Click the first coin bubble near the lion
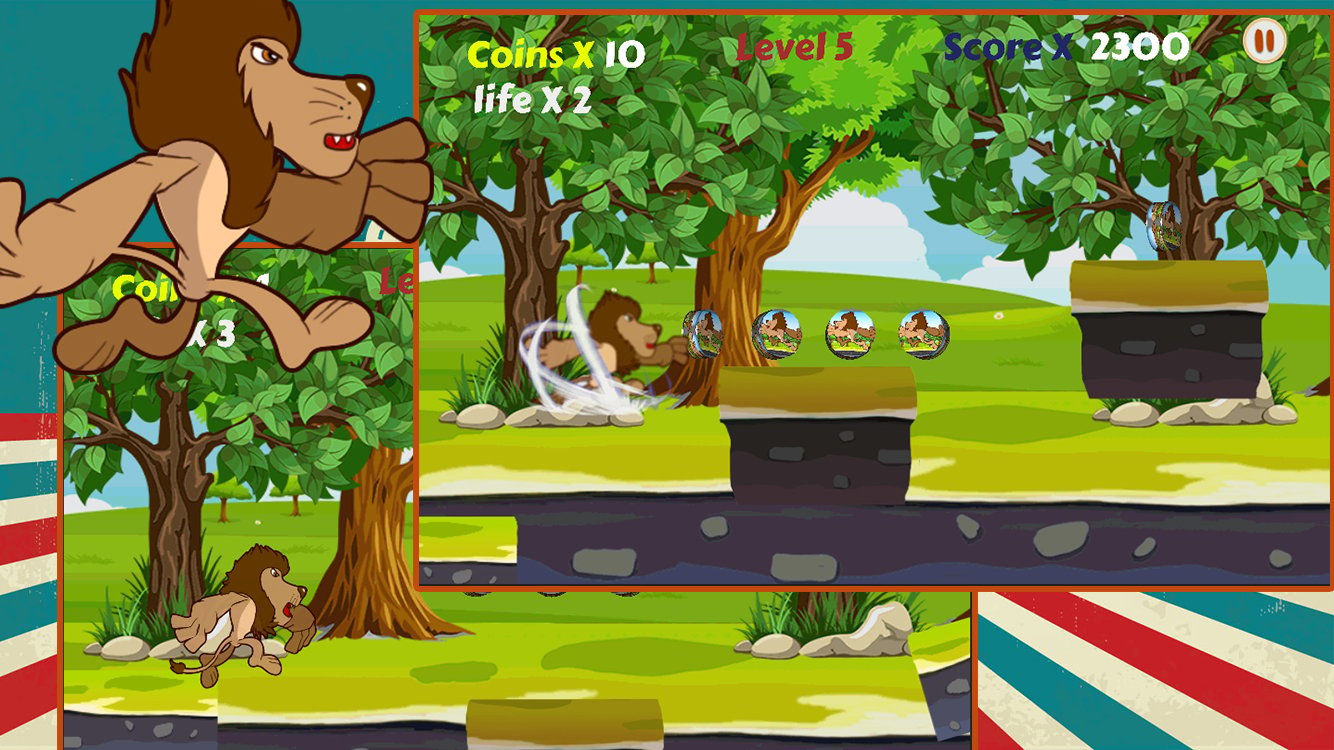Viewport: 1334px width, 750px height. [703, 335]
